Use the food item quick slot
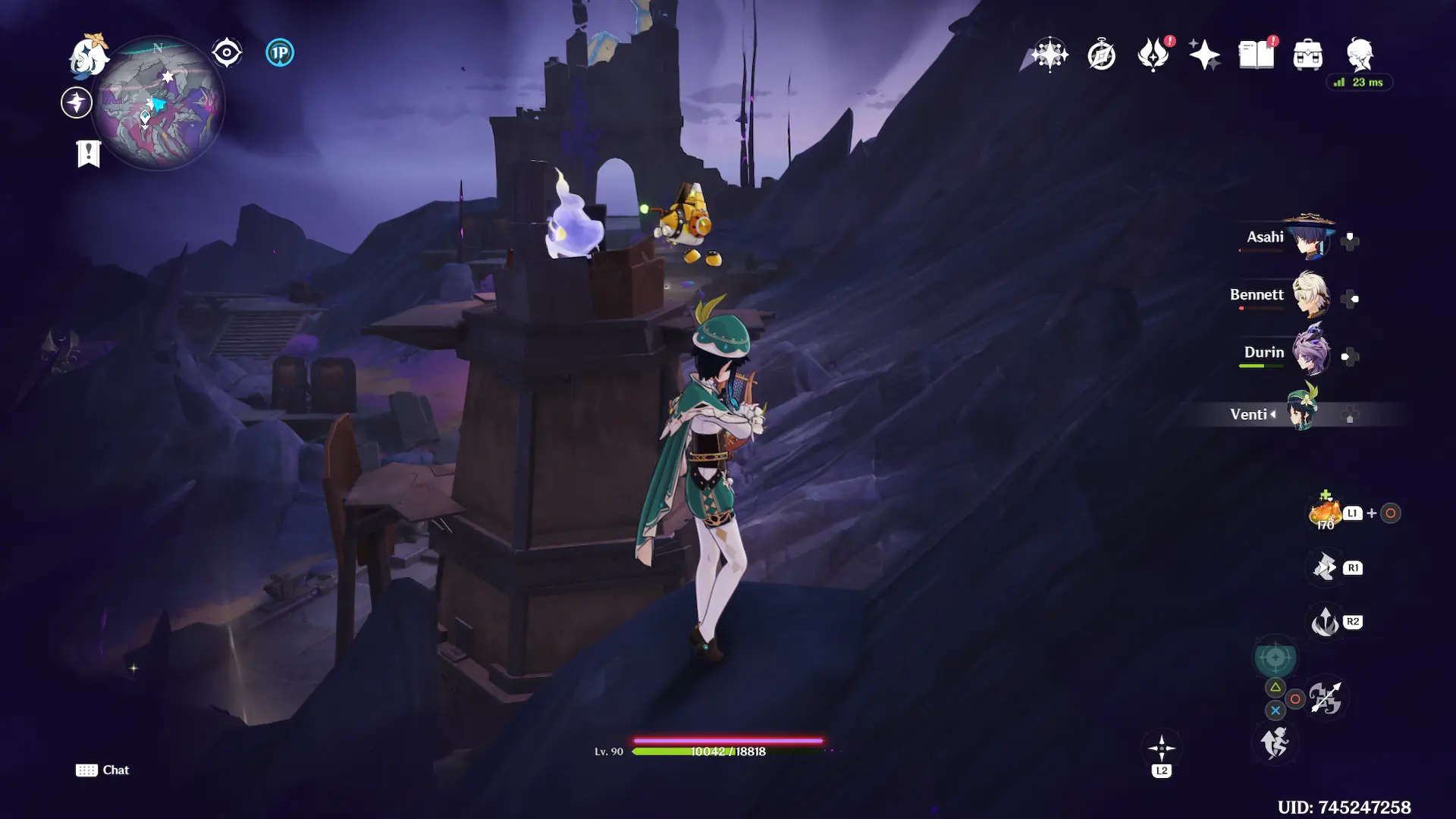 pyautogui.click(x=1325, y=513)
